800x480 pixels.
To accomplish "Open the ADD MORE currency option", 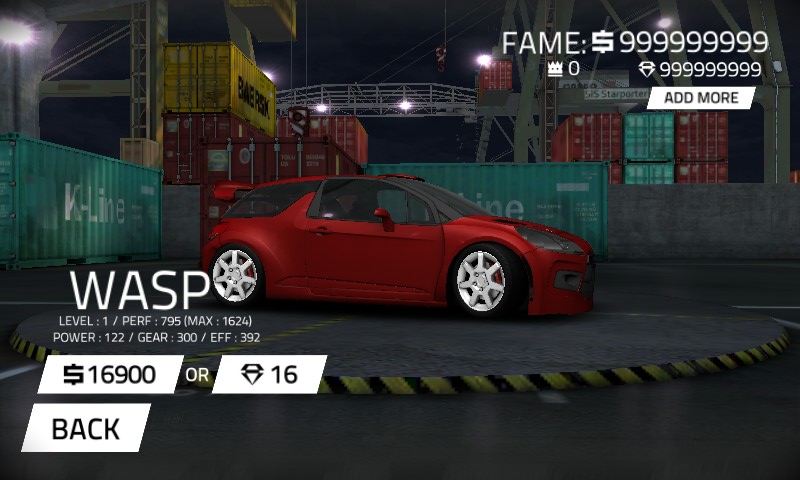I will pos(701,97).
